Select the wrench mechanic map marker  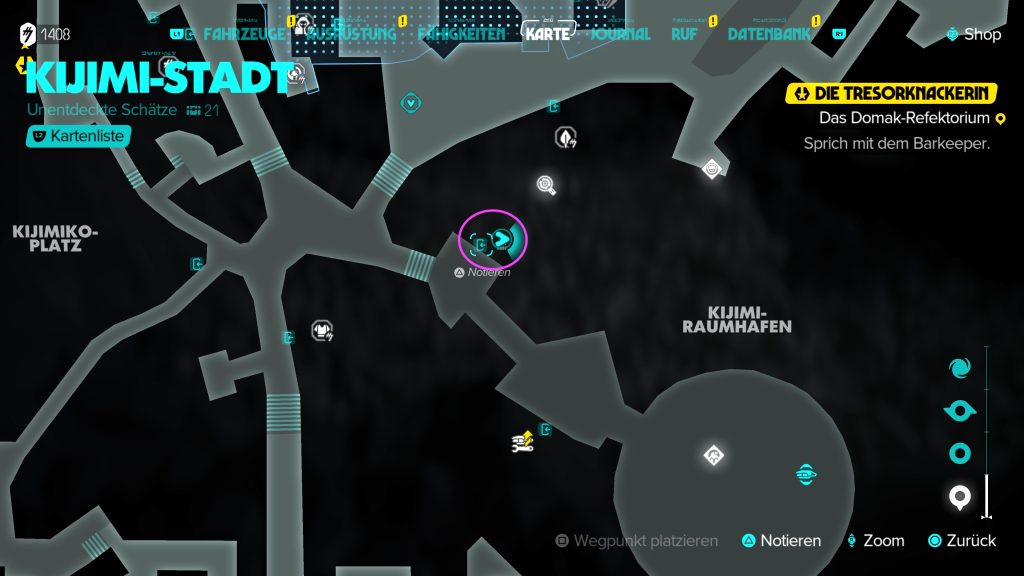point(522,441)
